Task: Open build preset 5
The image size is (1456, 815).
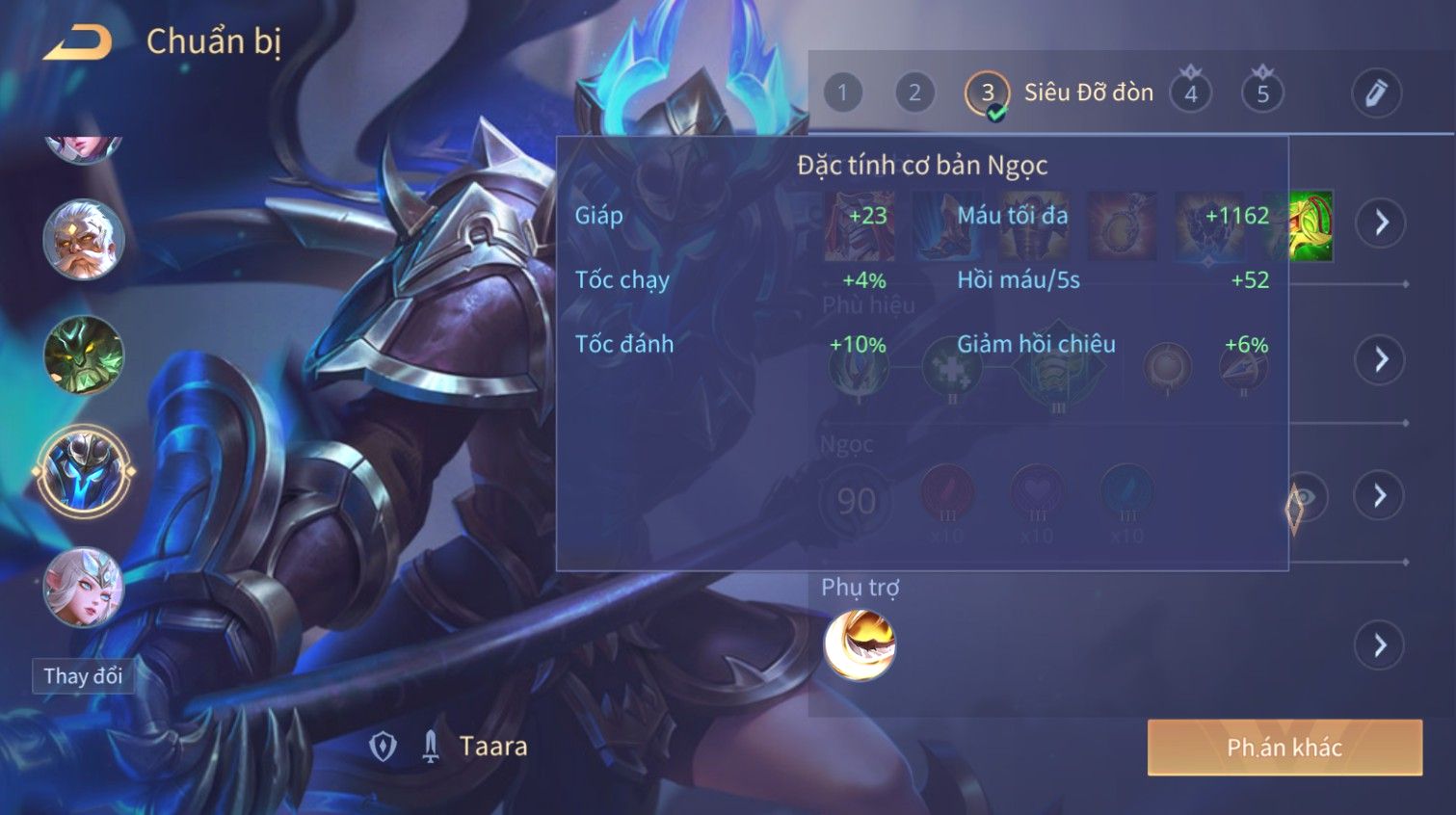Action: 1262,93
